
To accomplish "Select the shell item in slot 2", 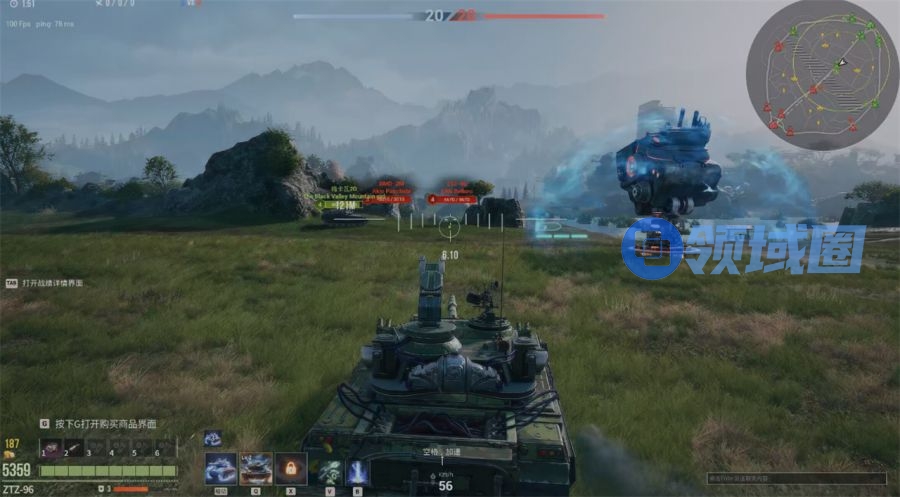I will 75,449.
